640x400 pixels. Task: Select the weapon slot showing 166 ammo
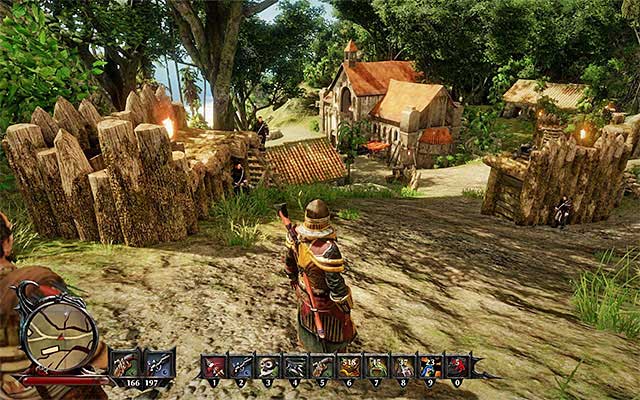point(125,362)
